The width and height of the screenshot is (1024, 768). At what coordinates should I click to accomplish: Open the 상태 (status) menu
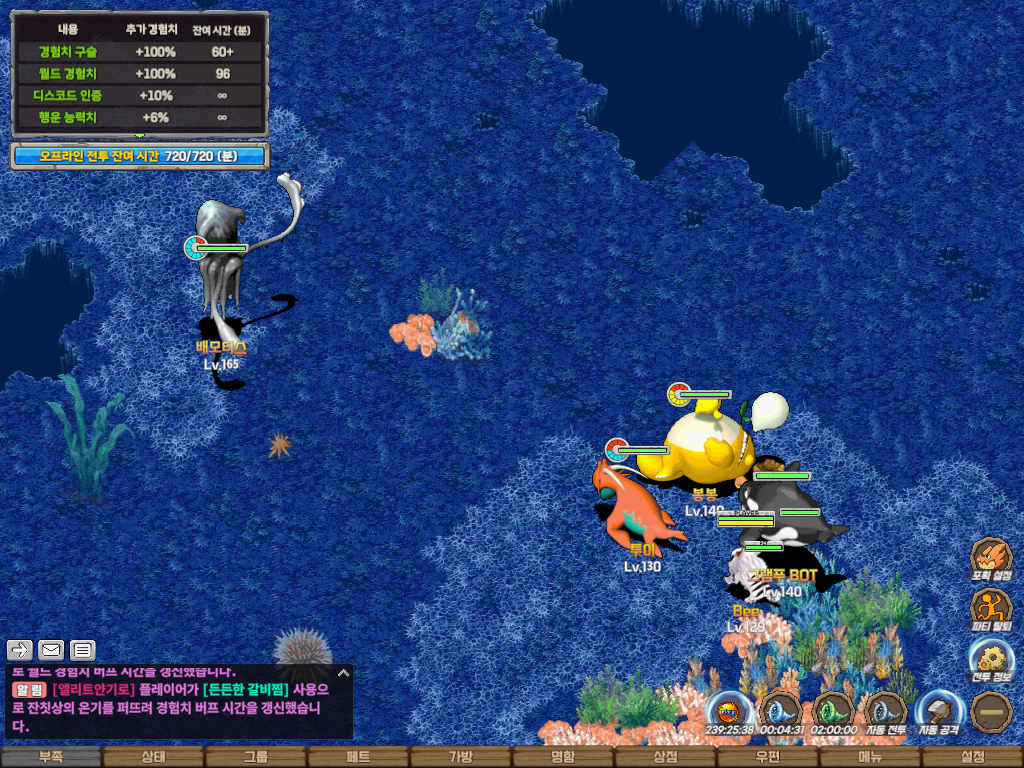click(153, 757)
